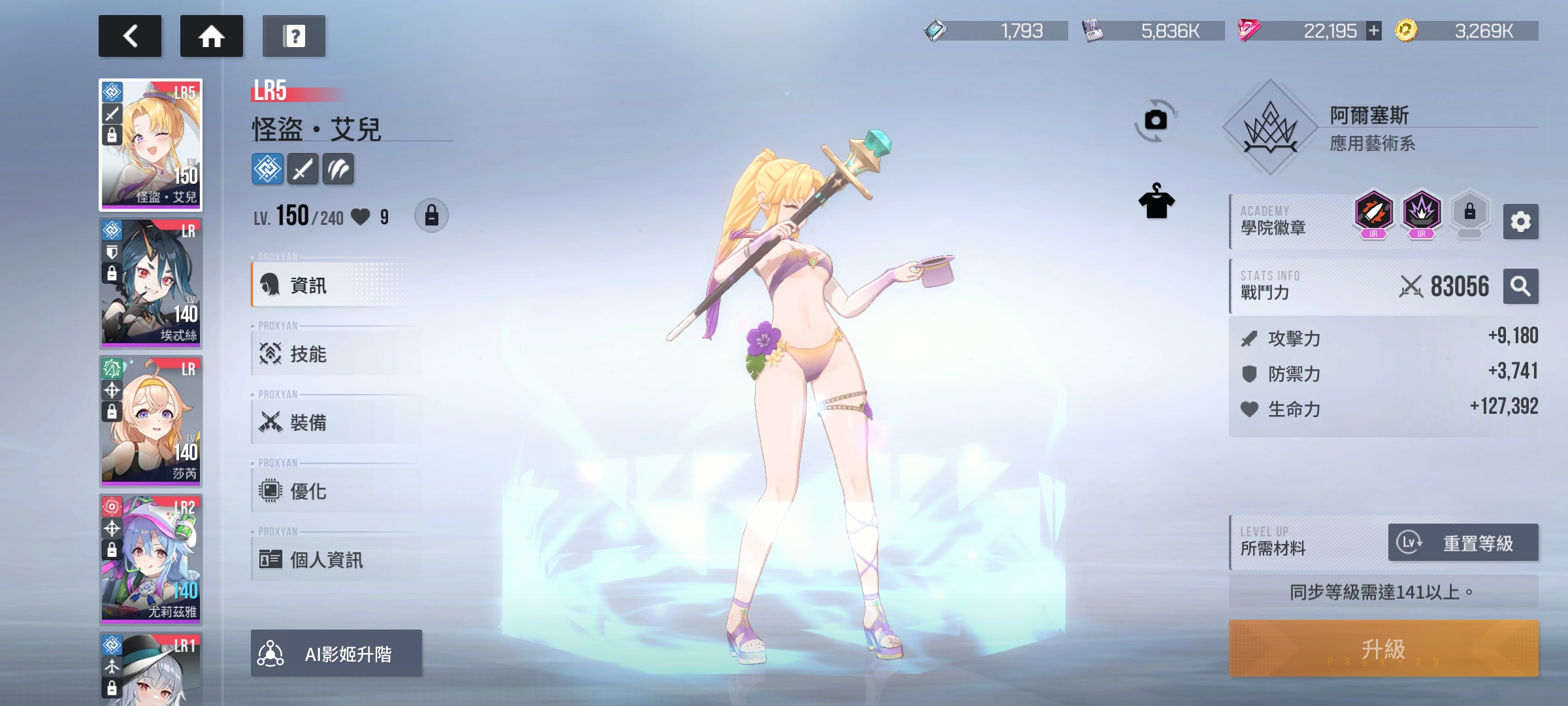The image size is (1568, 706).
Task: Switch to the 技能 skills tab
Action: pos(333,354)
